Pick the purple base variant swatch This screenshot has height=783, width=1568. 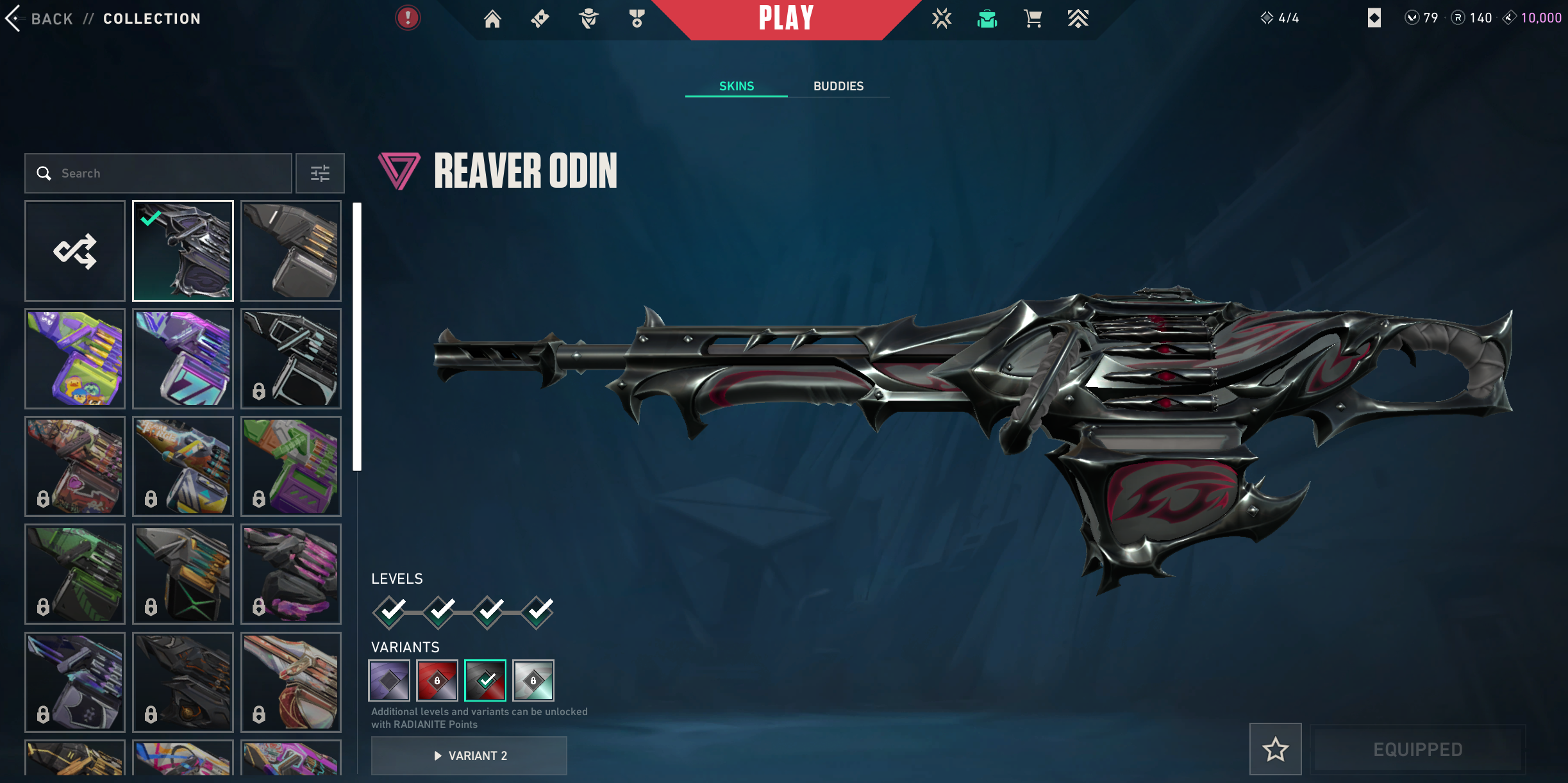(389, 680)
